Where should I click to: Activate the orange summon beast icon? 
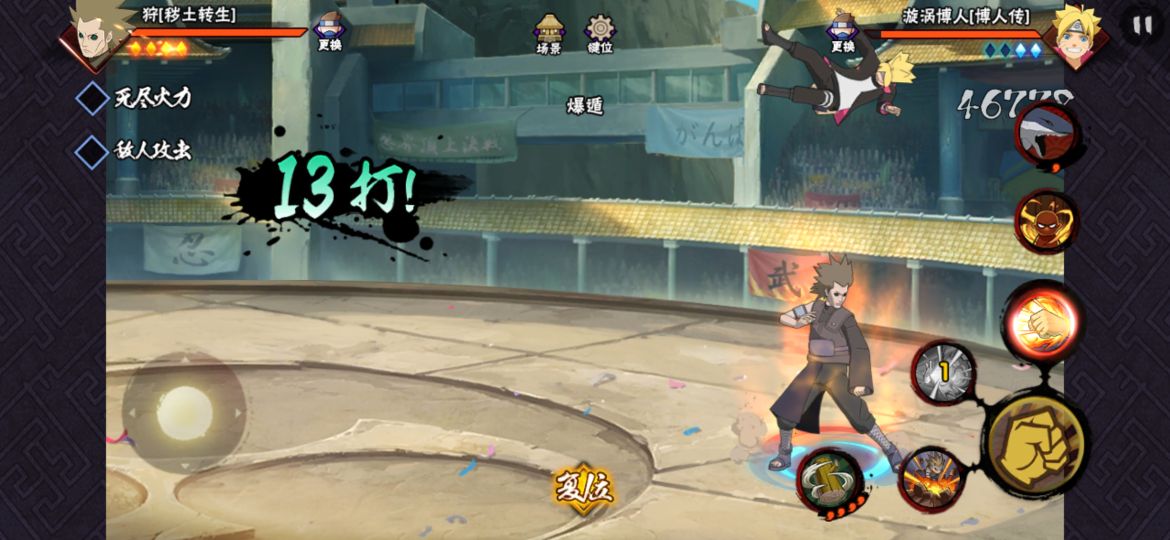coord(1046,220)
